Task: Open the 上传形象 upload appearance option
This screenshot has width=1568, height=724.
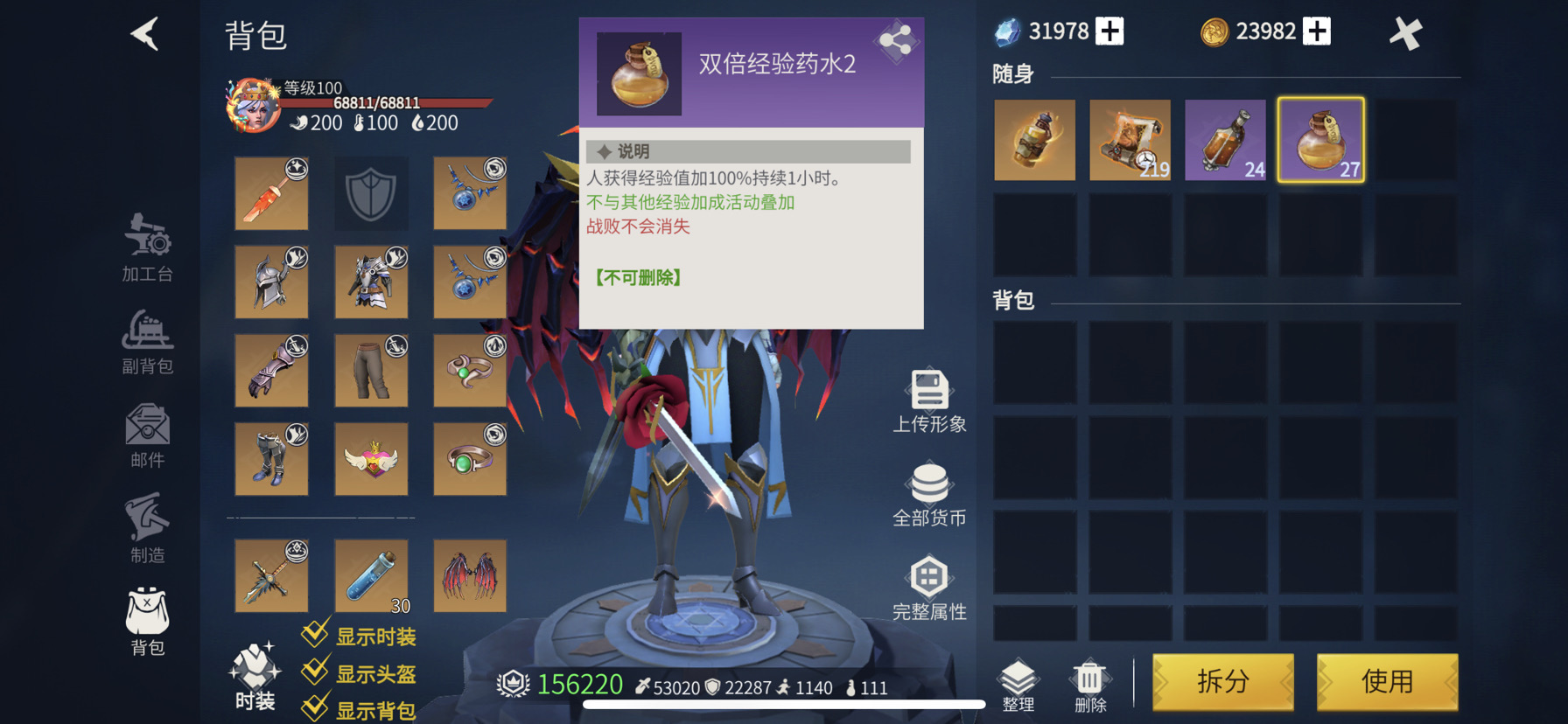Action: coord(929,401)
